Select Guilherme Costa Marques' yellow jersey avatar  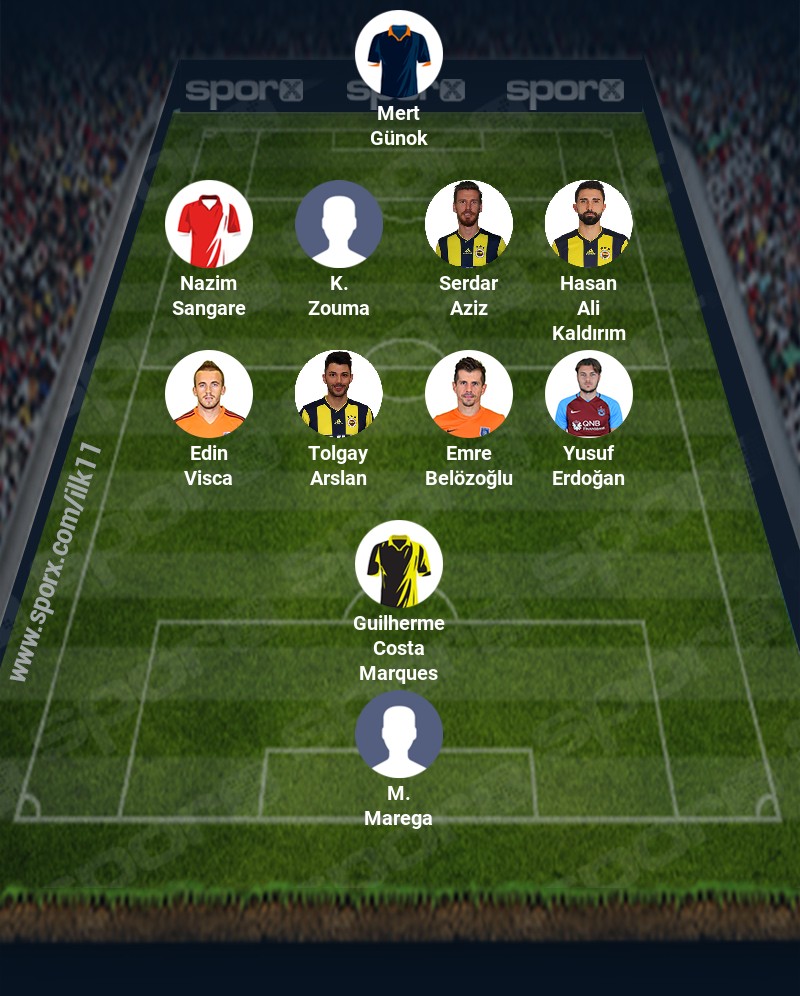(x=399, y=564)
